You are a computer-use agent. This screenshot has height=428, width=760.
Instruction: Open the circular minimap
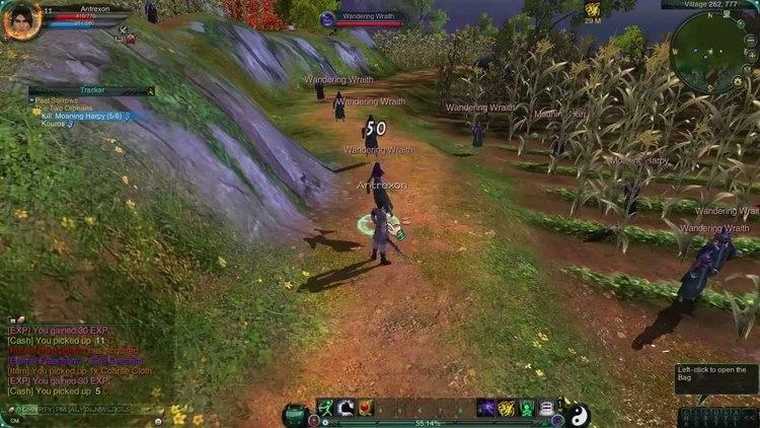tap(712, 52)
